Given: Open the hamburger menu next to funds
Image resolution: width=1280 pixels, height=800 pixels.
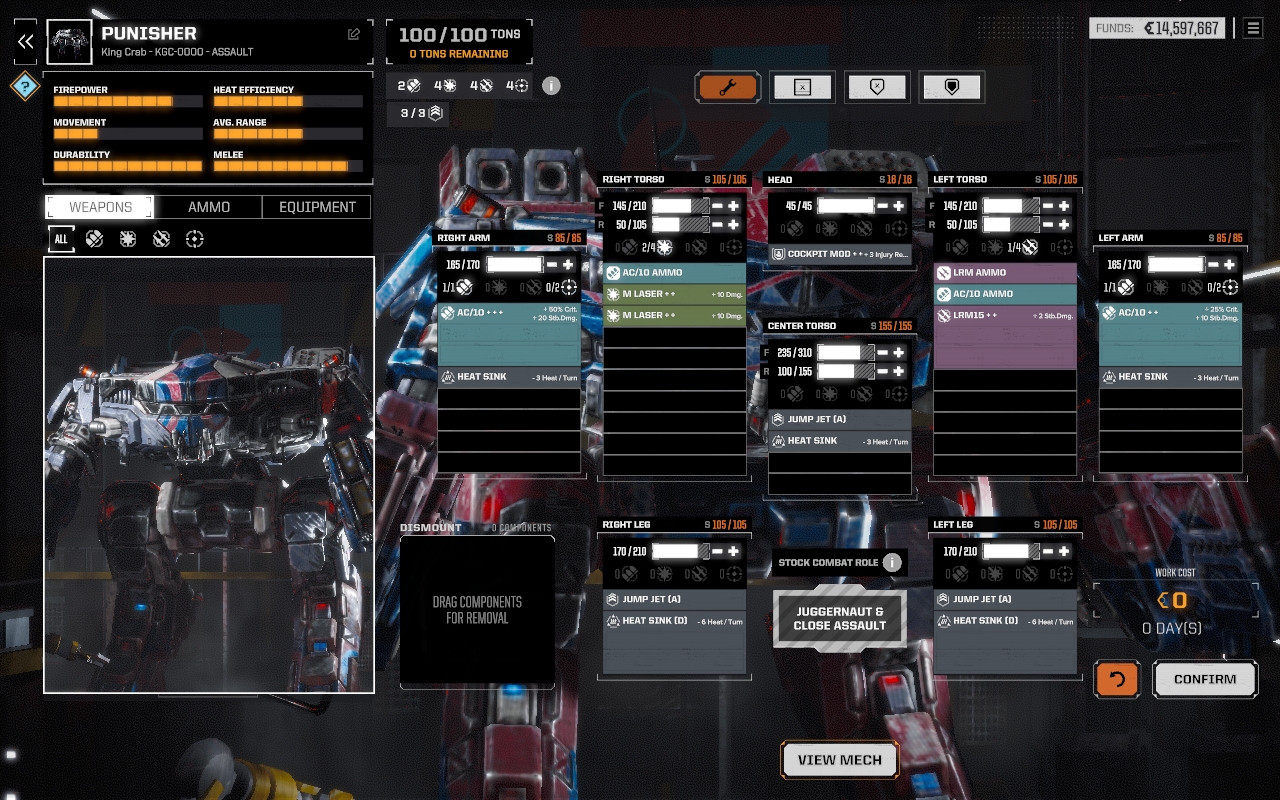Looking at the screenshot, I should [1253, 28].
